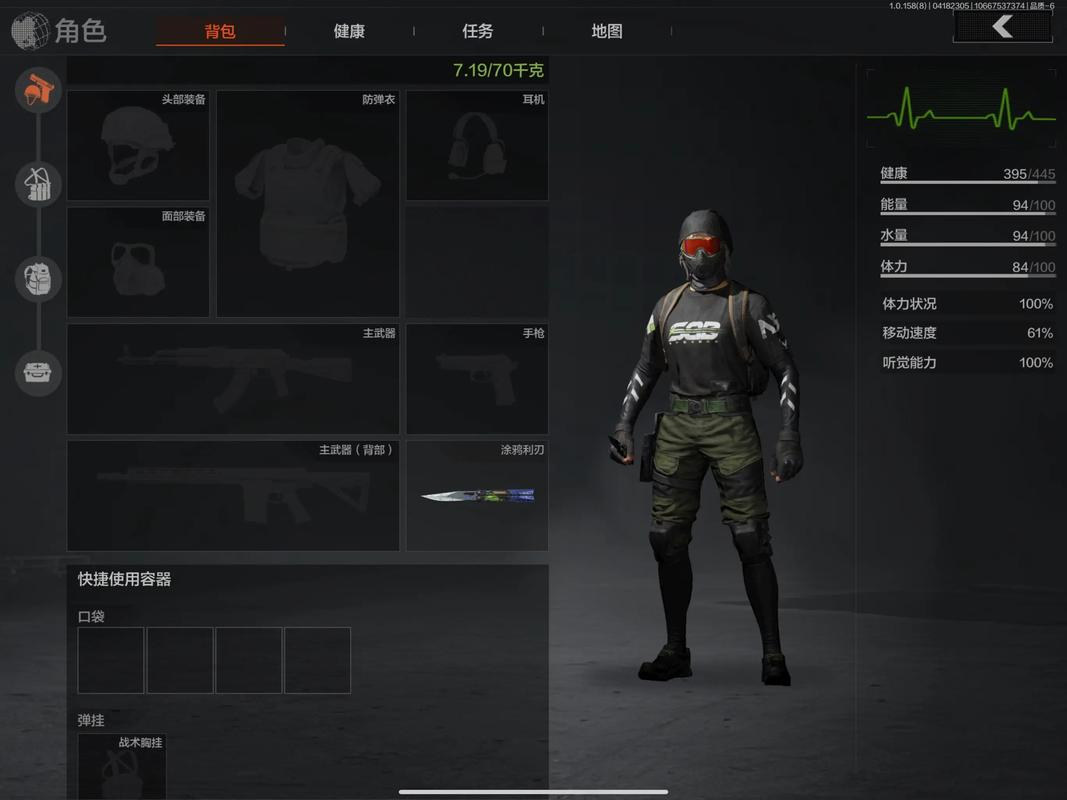Open the backpack sidebar icon
Image resolution: width=1067 pixels, height=800 pixels.
coord(39,279)
